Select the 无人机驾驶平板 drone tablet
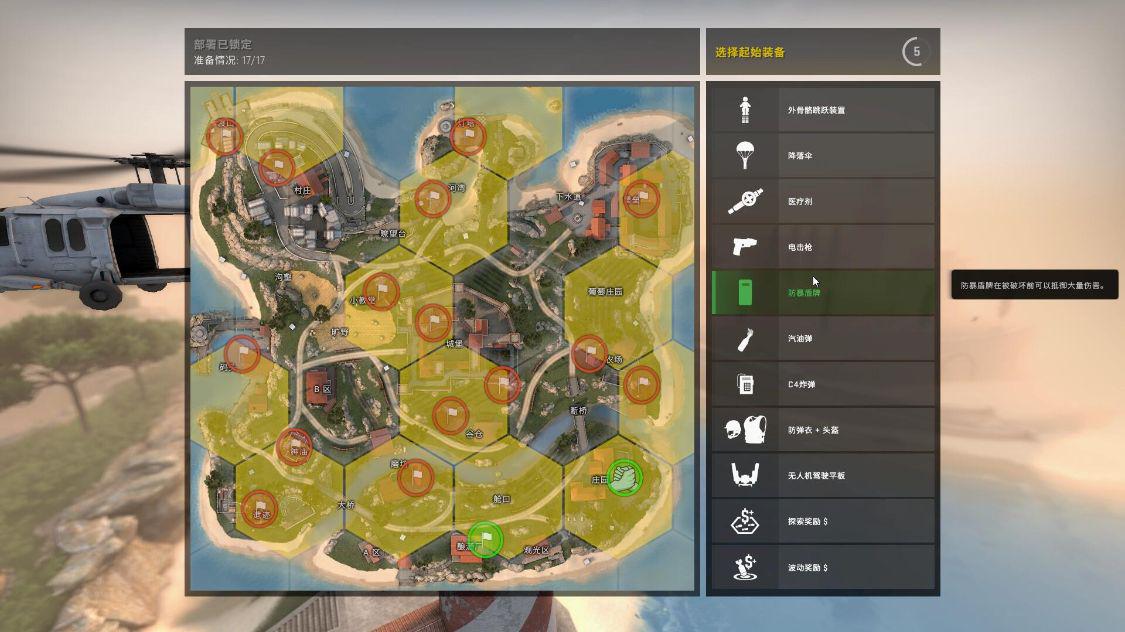 pyautogui.click(x=822, y=476)
